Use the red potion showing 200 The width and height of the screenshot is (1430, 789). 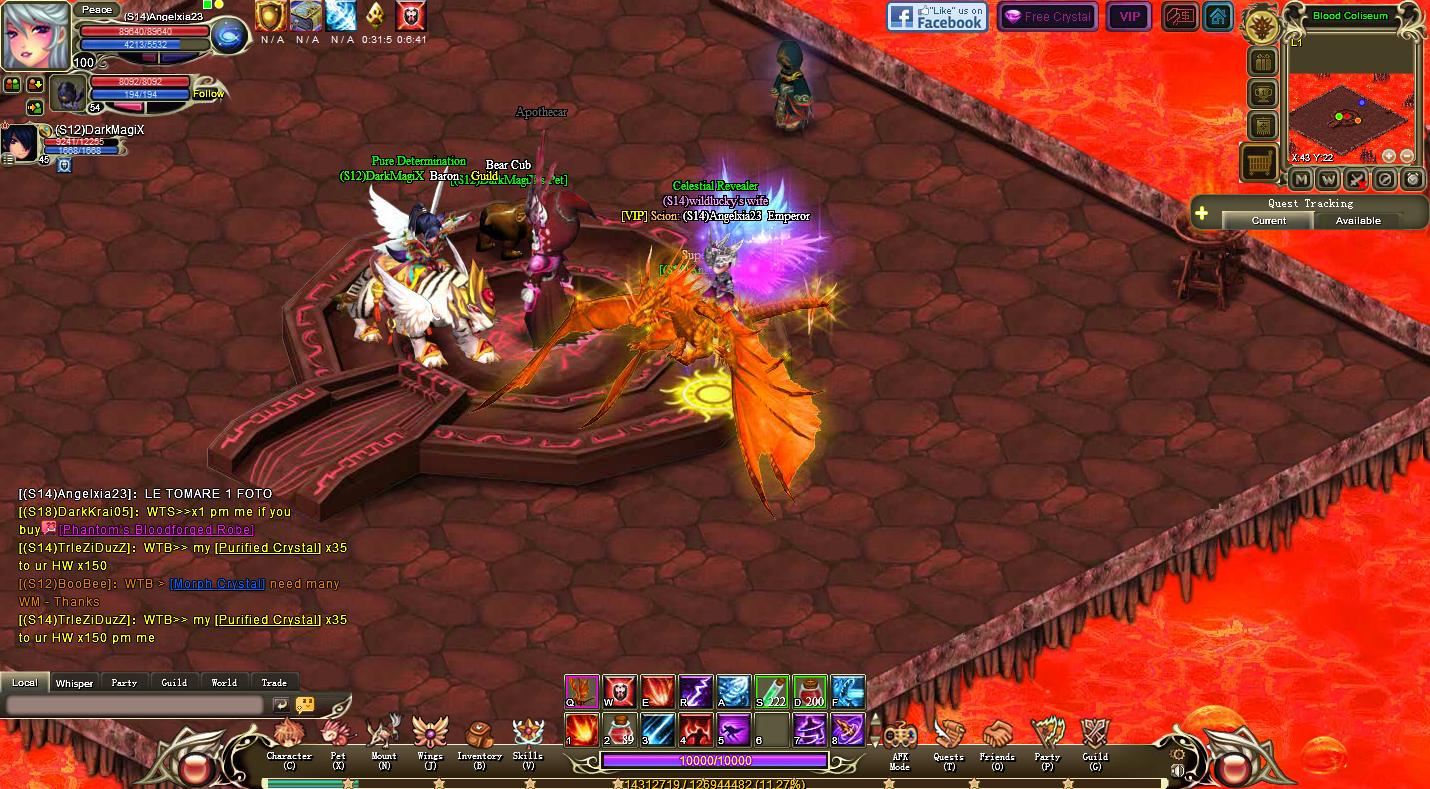pyautogui.click(x=809, y=692)
